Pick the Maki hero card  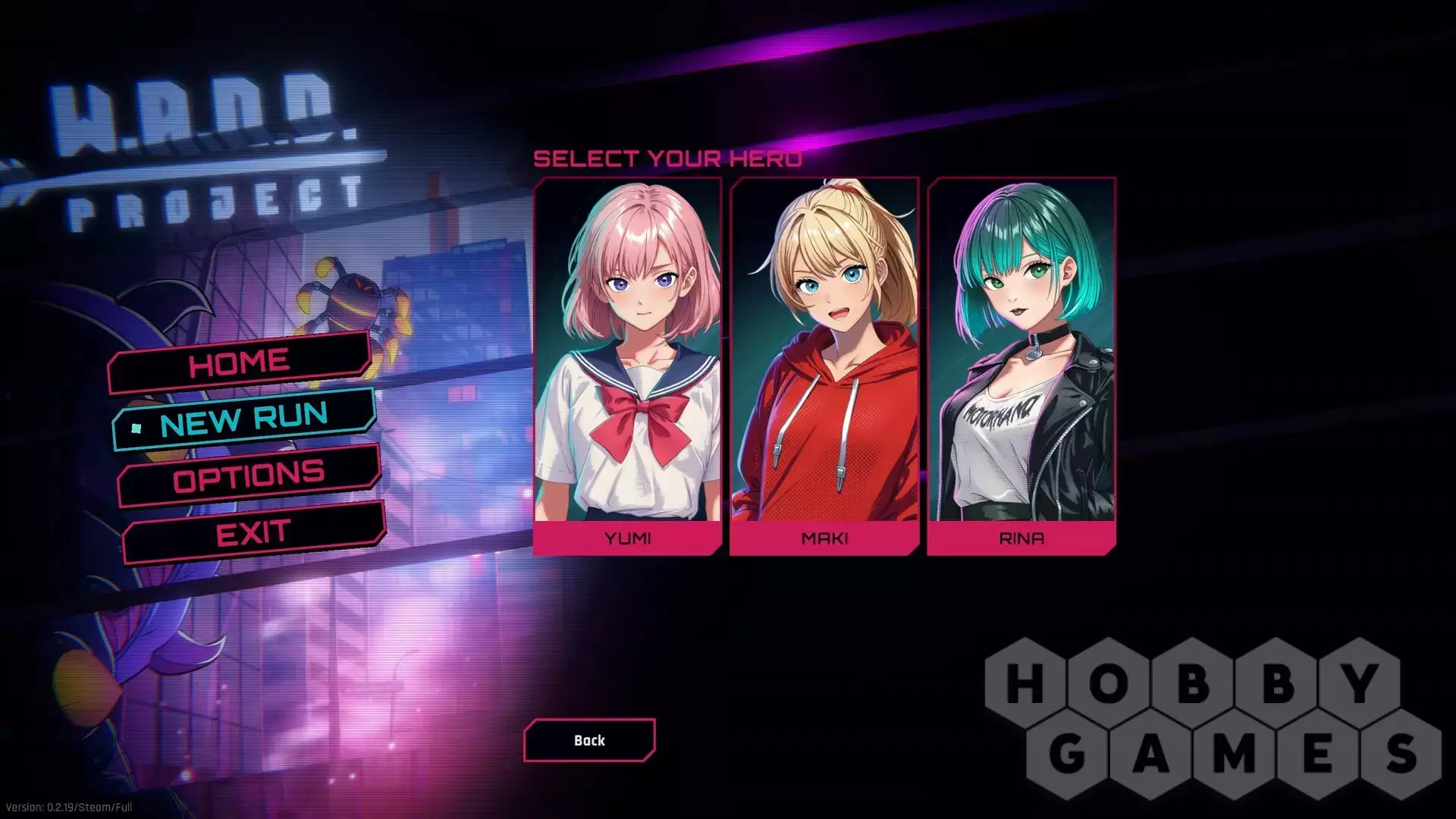[x=824, y=366]
